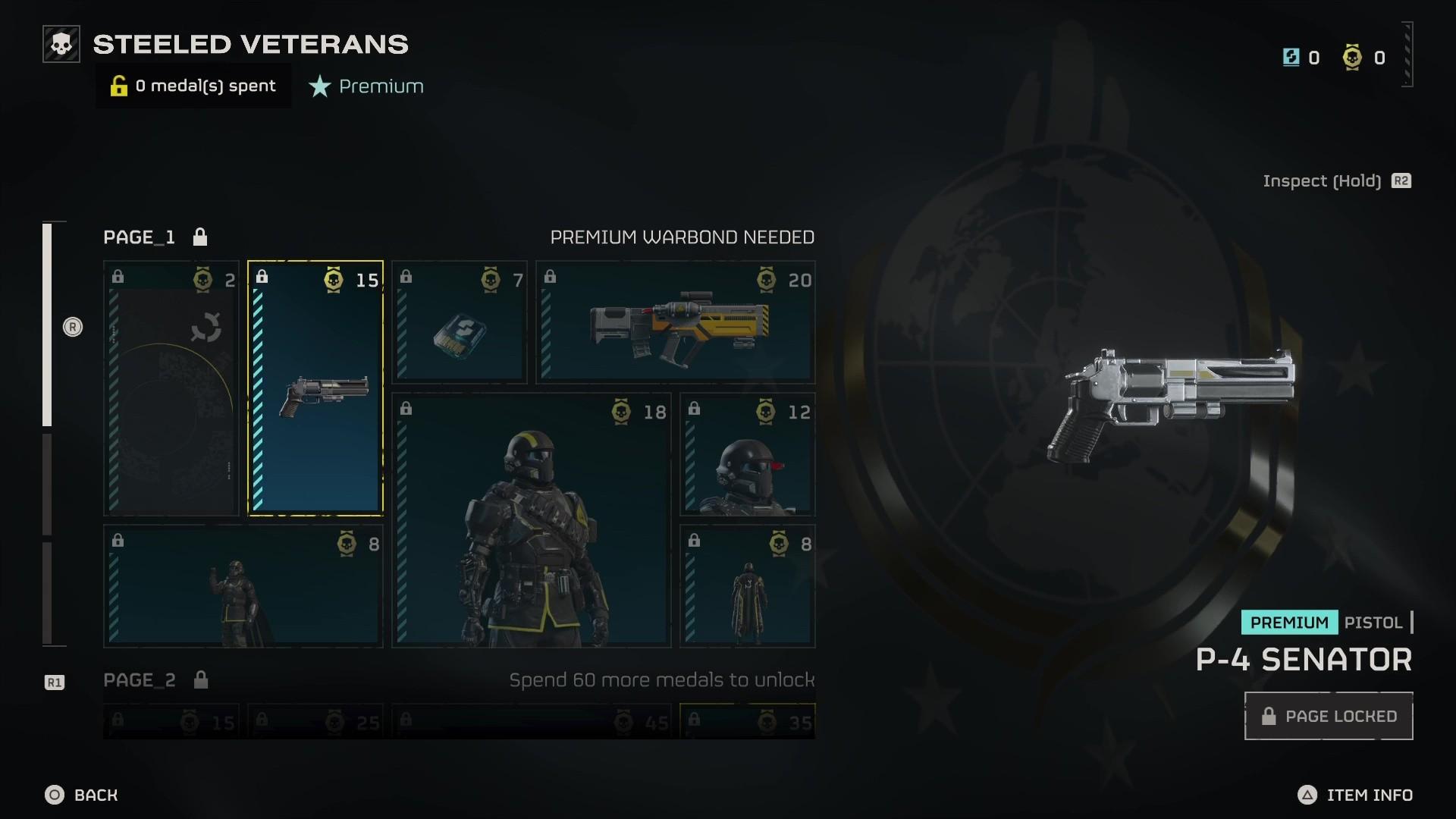Select the P-4 Senator revolver tile
1456x819 pixels.
tap(315, 388)
